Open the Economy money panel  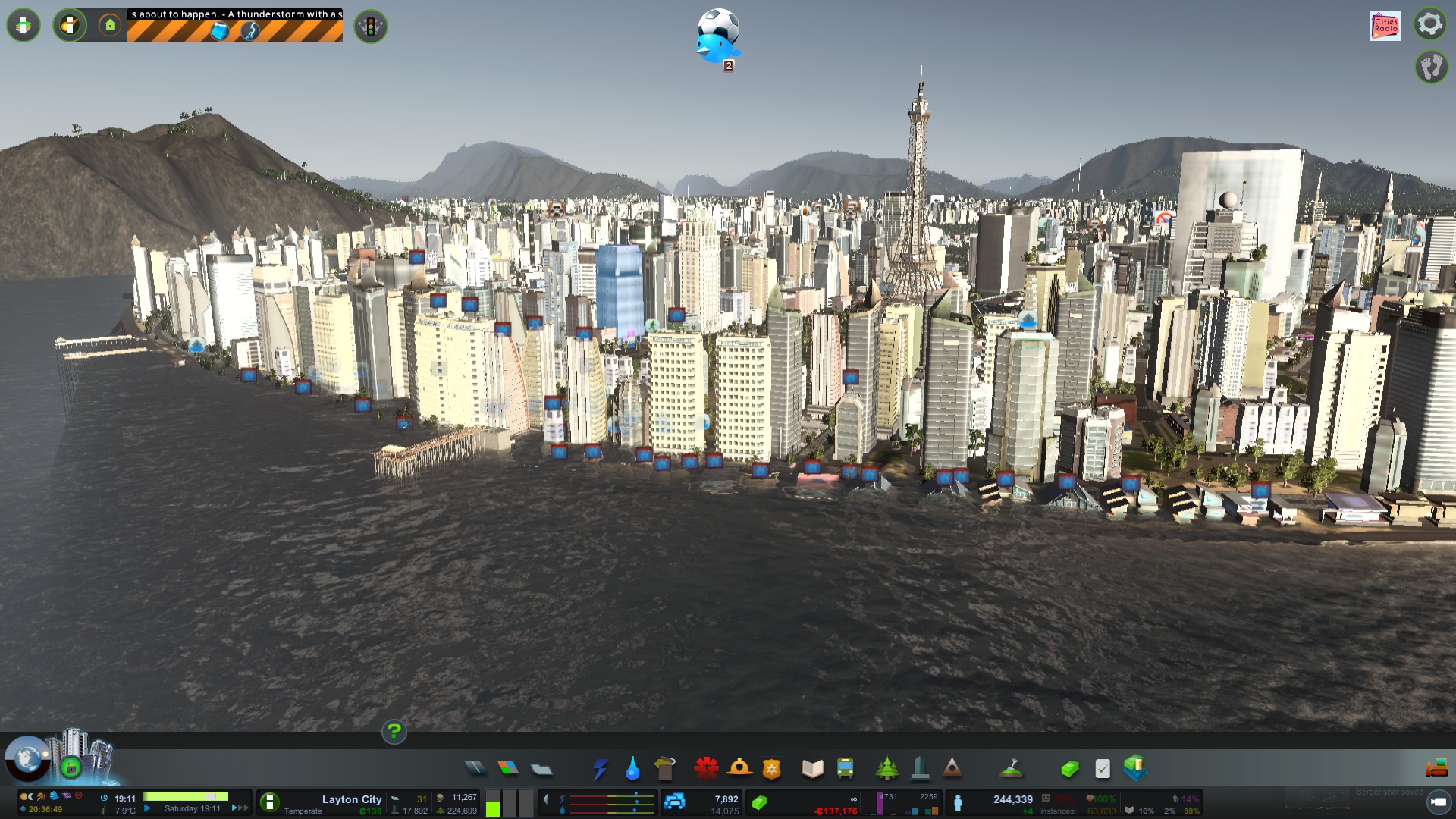1069,768
